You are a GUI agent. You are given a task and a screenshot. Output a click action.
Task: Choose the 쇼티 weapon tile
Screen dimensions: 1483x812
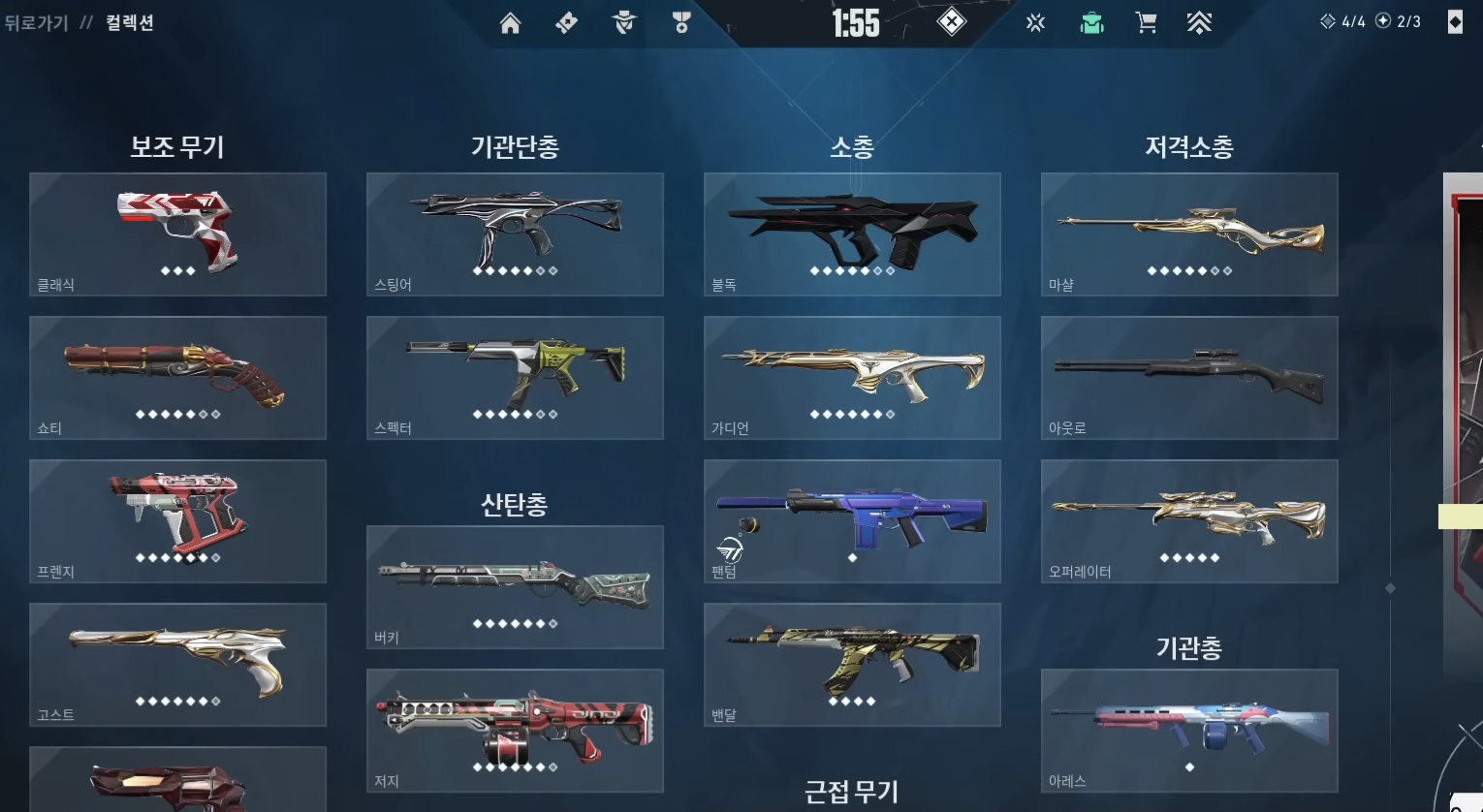pyautogui.click(x=177, y=377)
